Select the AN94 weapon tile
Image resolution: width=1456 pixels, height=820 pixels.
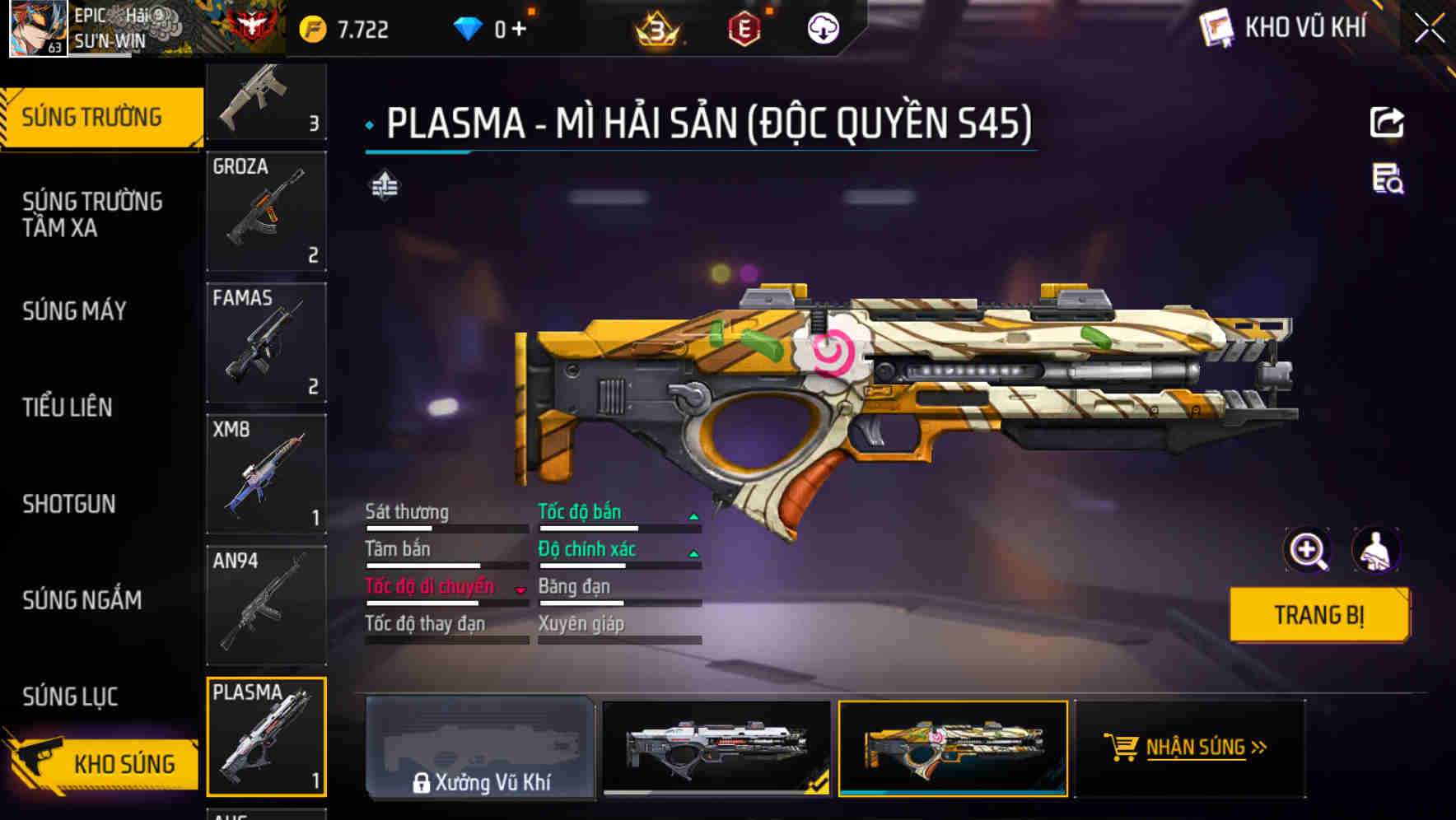[x=266, y=605]
